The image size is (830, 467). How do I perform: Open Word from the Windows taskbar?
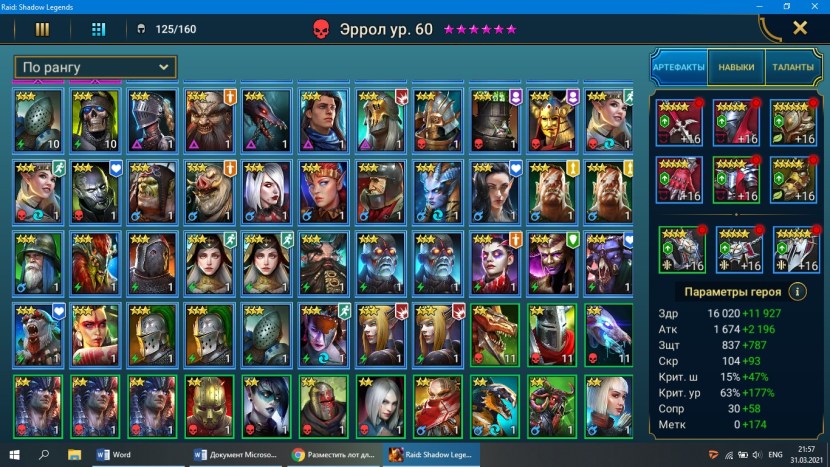coord(113,454)
